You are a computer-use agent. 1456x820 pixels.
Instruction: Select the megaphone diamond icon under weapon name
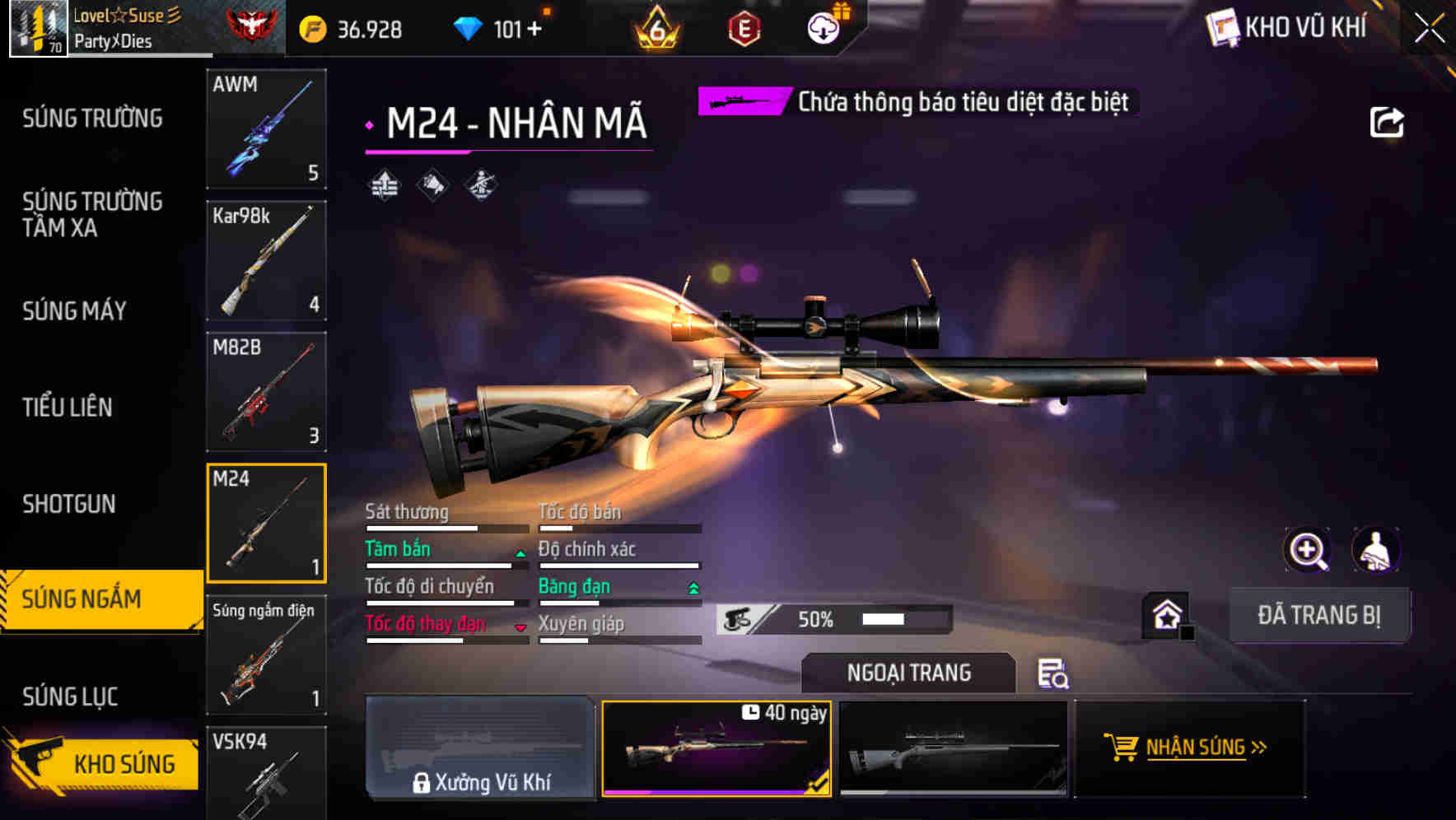(x=431, y=183)
